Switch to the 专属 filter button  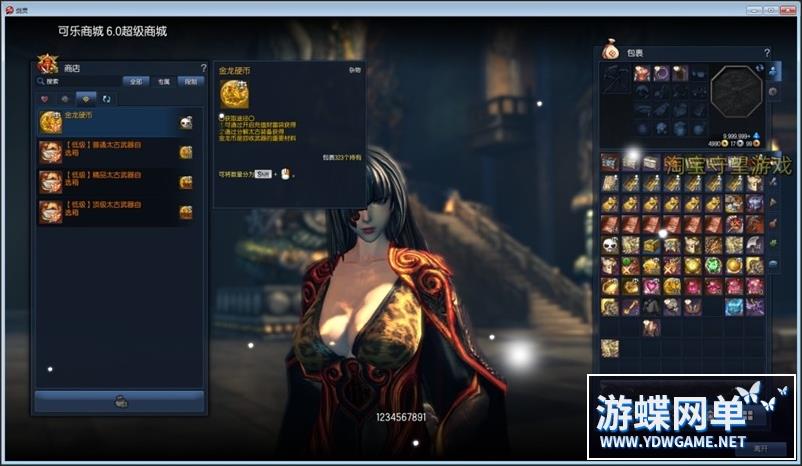click(x=163, y=81)
